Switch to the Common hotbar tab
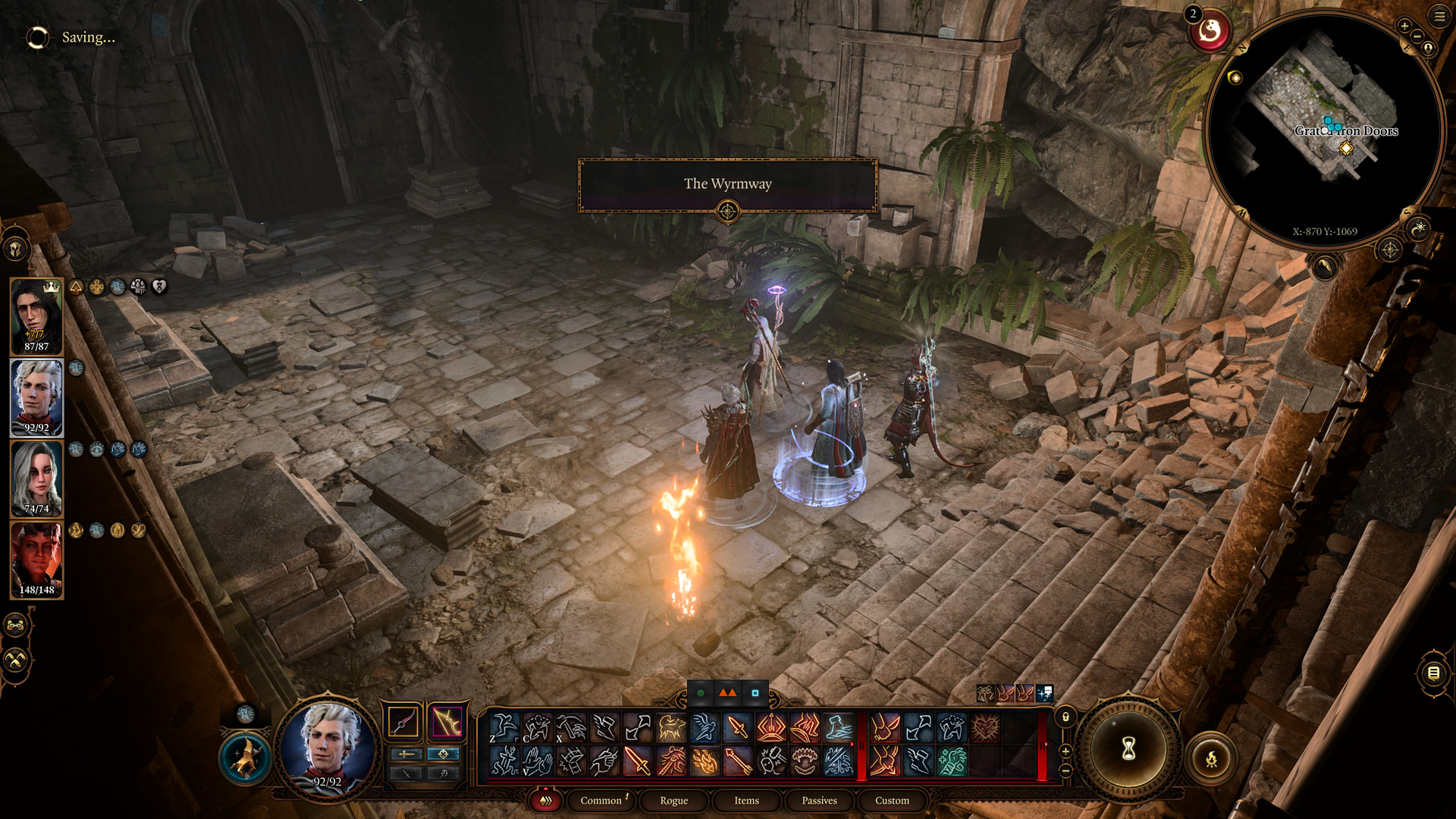This screenshot has height=819, width=1456. [x=601, y=801]
